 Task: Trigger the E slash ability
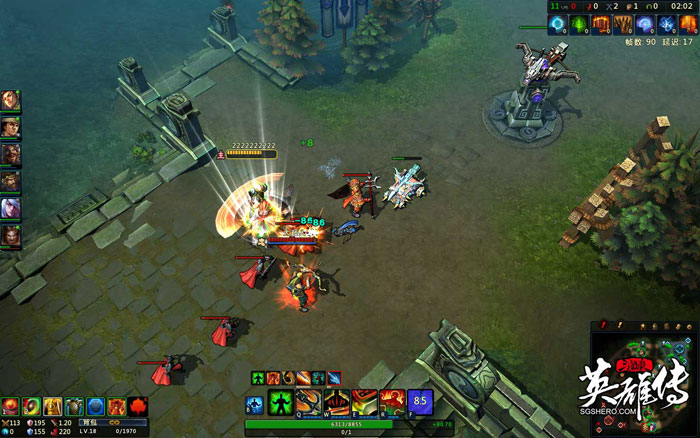pyautogui.click(x=364, y=403)
